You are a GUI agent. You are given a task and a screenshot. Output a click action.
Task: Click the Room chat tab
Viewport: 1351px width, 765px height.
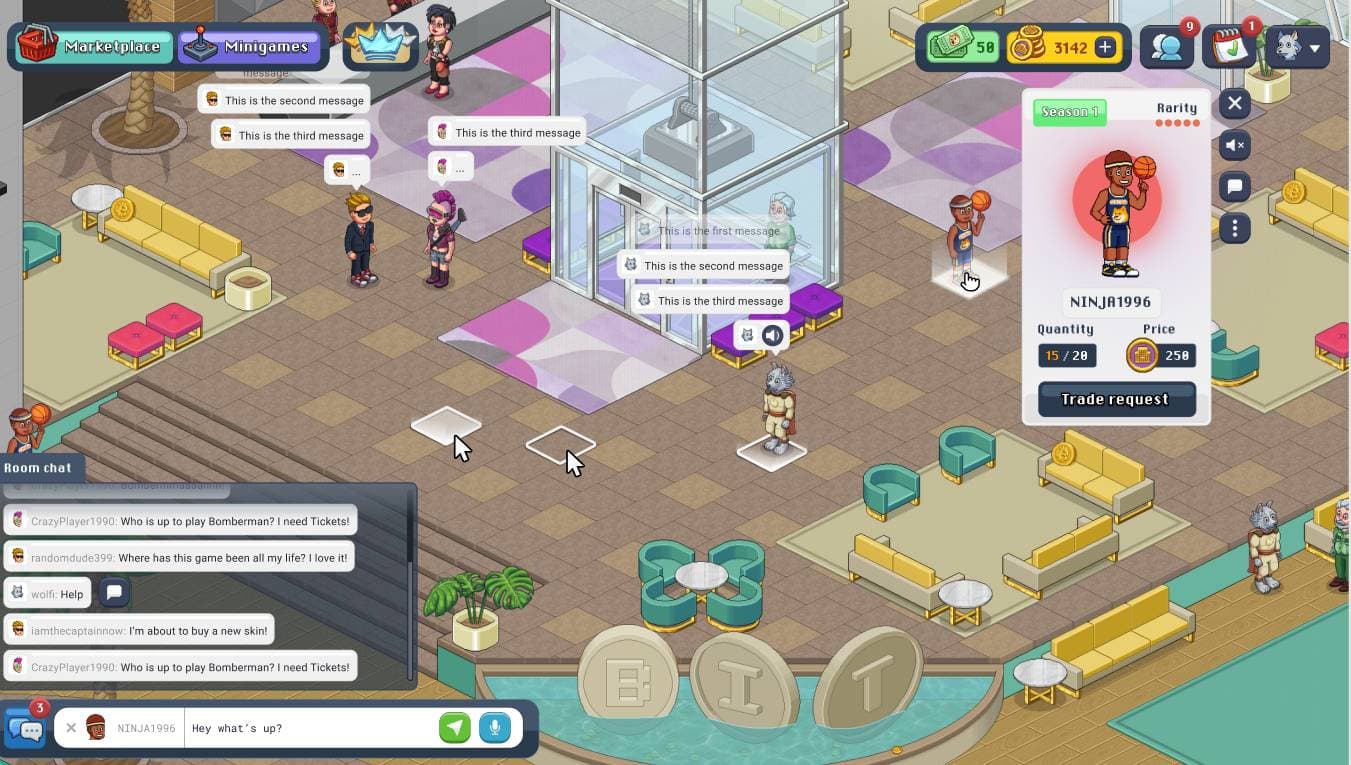[x=38, y=468]
